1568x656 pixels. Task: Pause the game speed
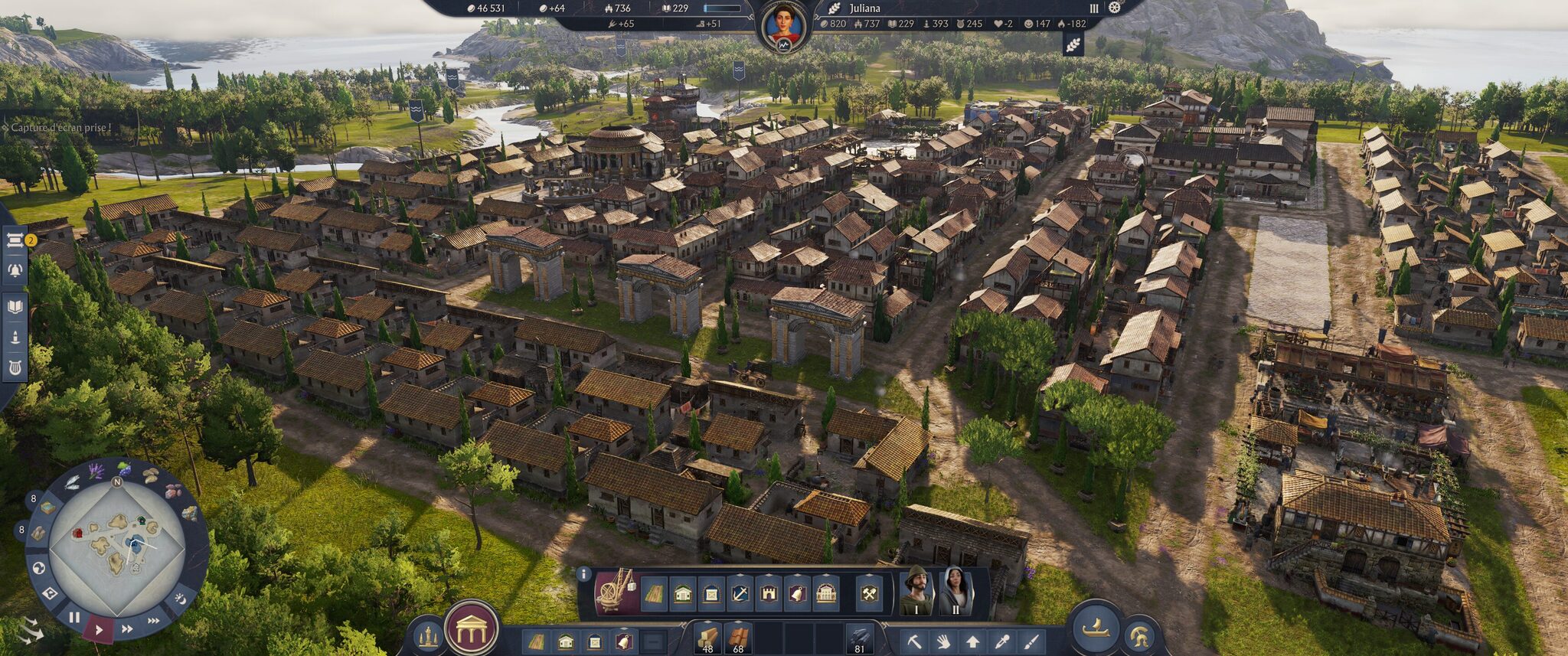(x=74, y=617)
